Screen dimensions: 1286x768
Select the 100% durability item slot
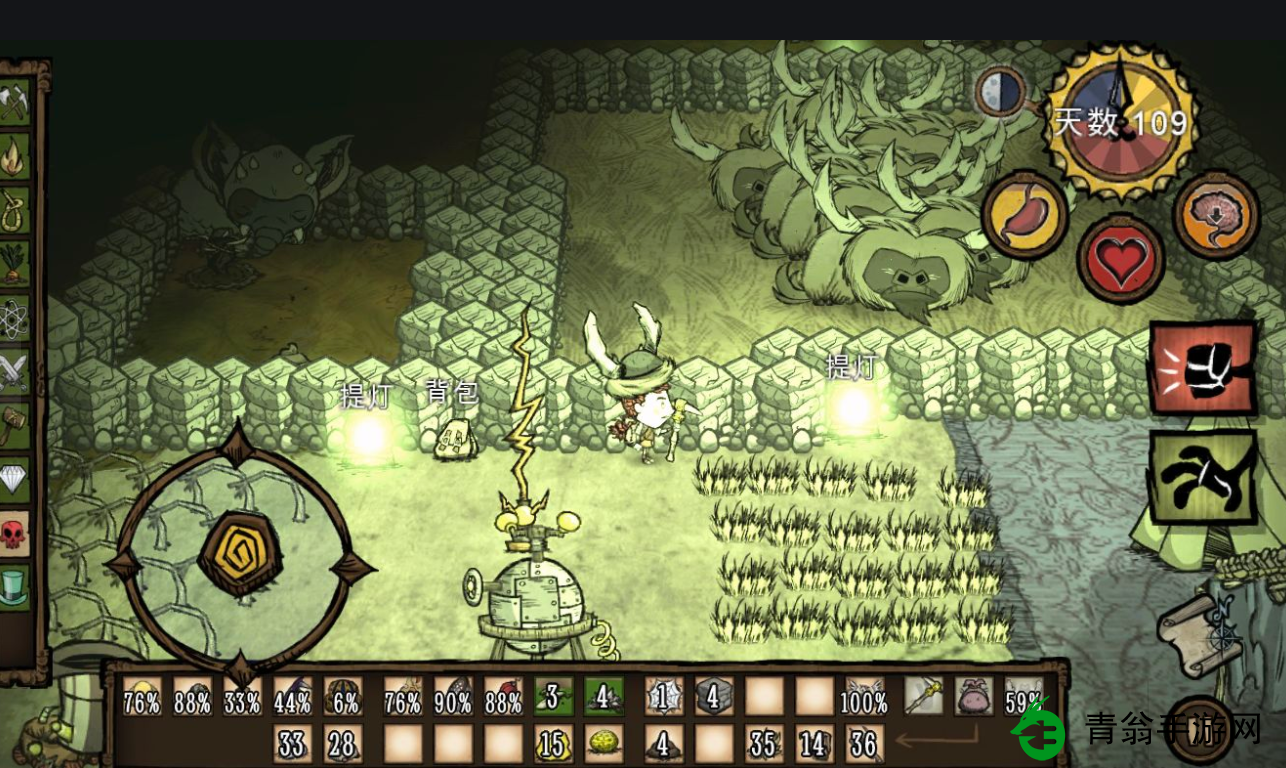tap(864, 696)
